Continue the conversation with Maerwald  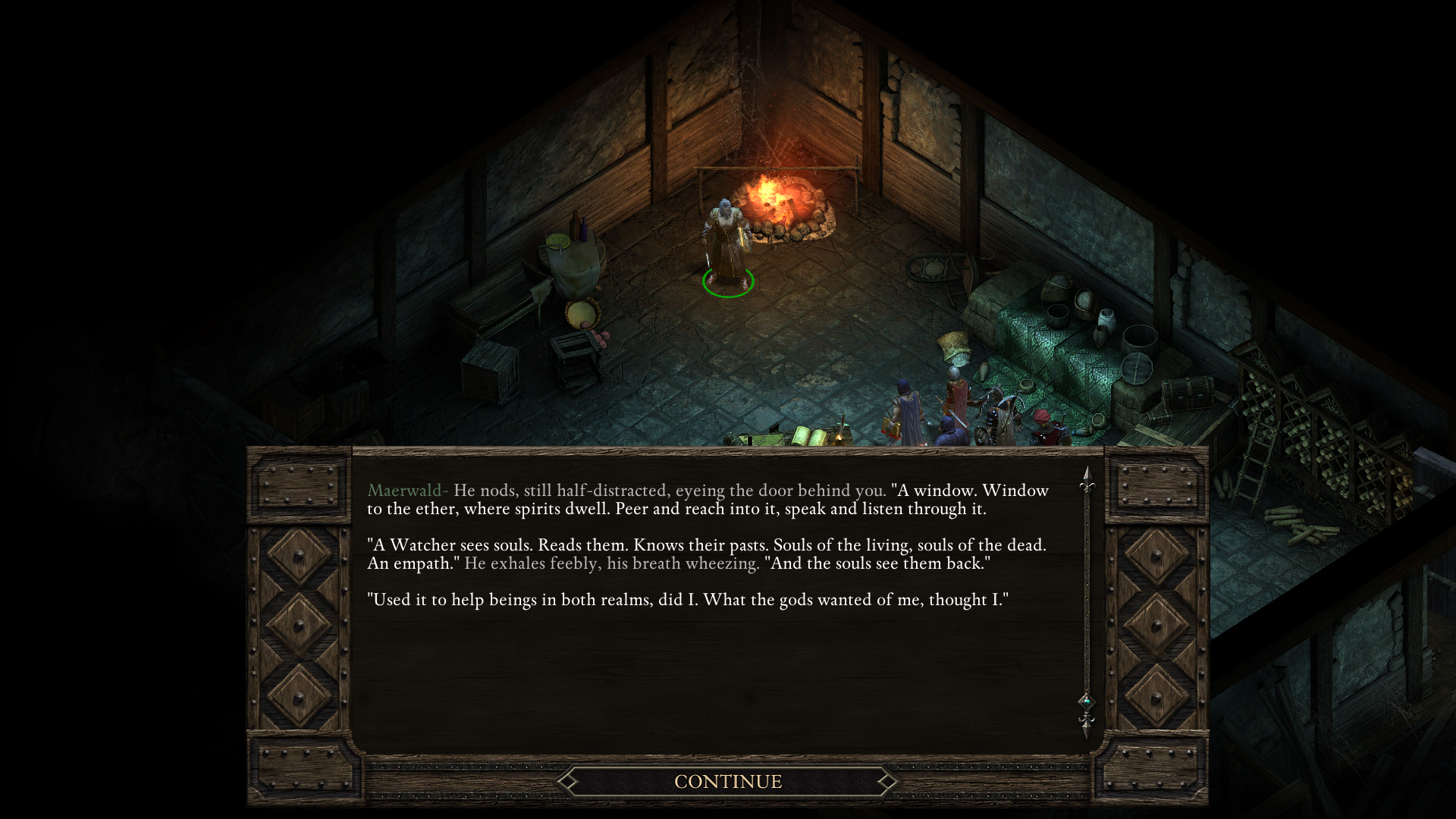pos(727,781)
